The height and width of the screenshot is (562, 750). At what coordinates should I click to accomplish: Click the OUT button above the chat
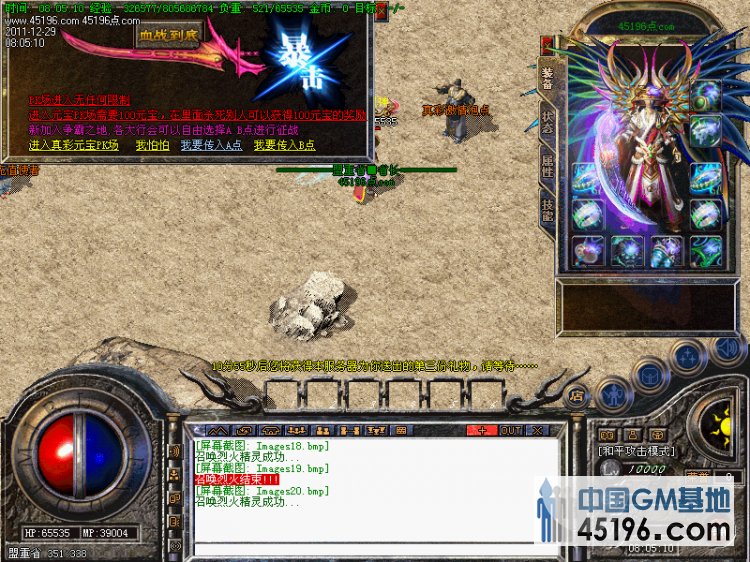coord(511,430)
